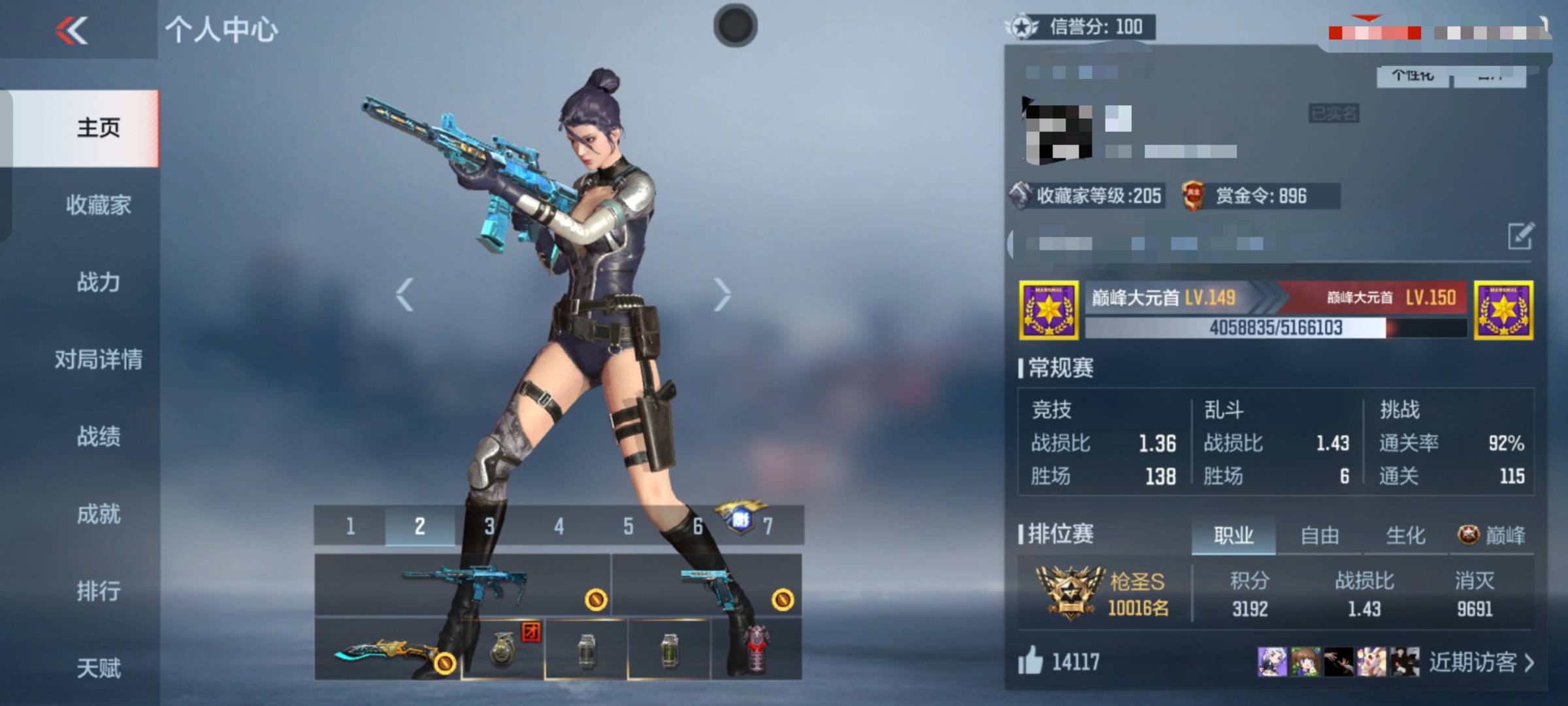
Task: Select the blue rifle primary weapon slot
Action: [x=463, y=584]
